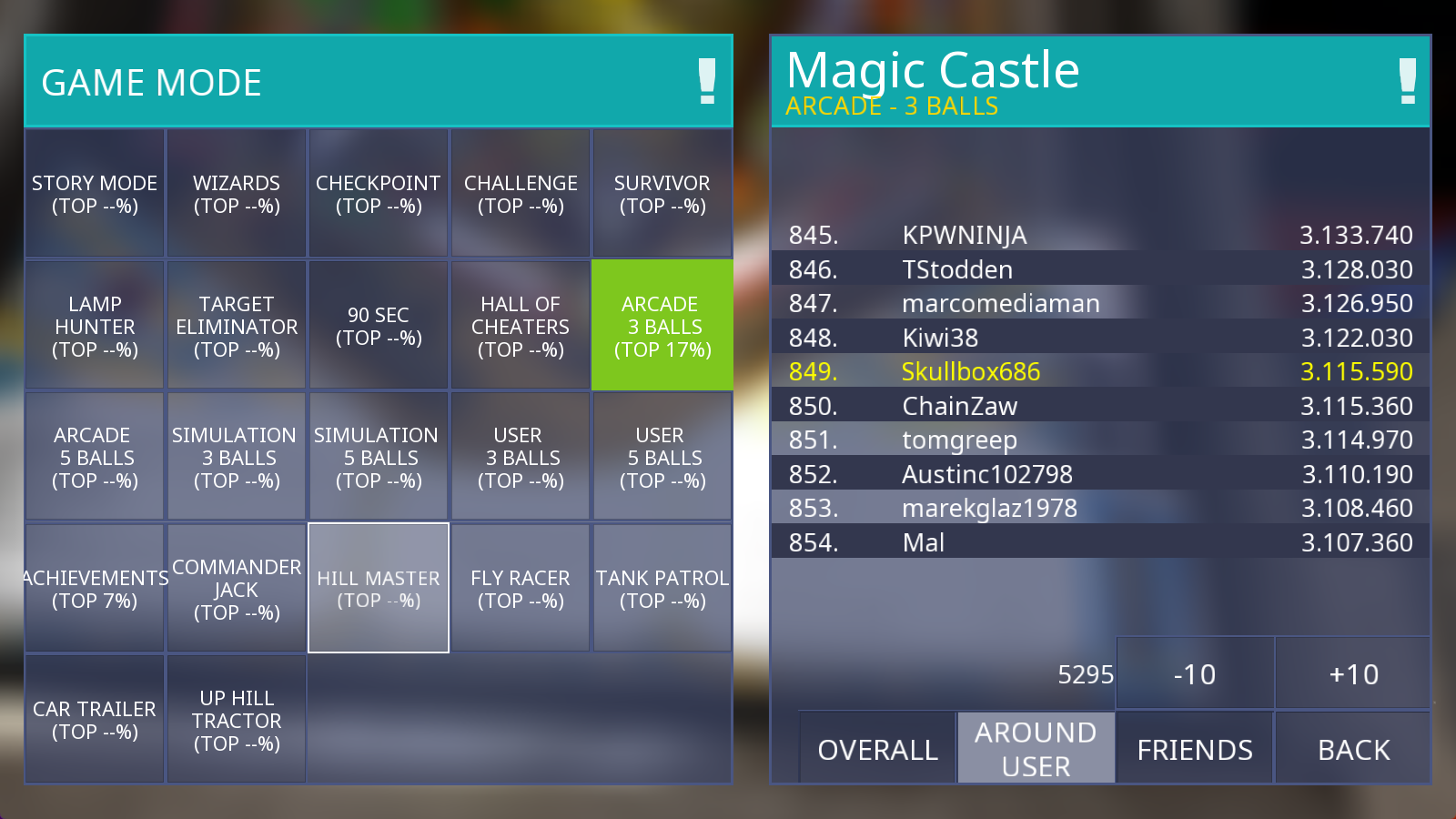Image resolution: width=1456 pixels, height=819 pixels.
Task: Switch to the Overall leaderboard tab
Action: pos(877,748)
